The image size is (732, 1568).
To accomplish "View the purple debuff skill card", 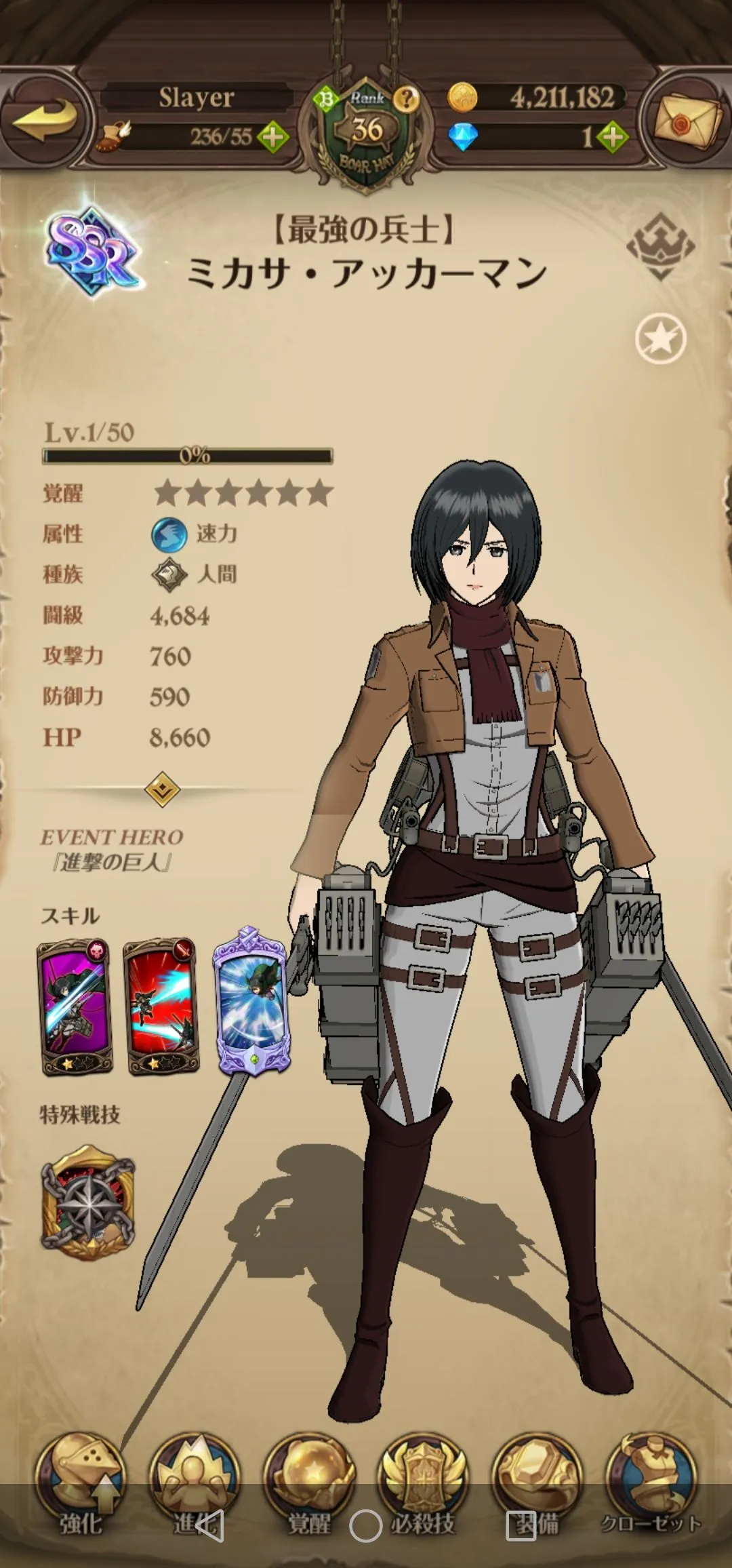I will [x=75, y=1007].
